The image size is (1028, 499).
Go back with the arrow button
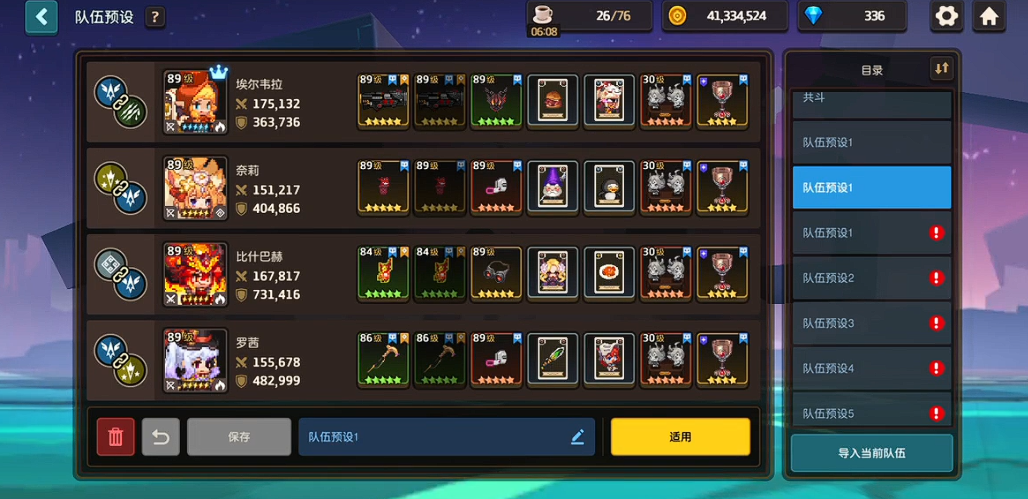tap(41, 17)
